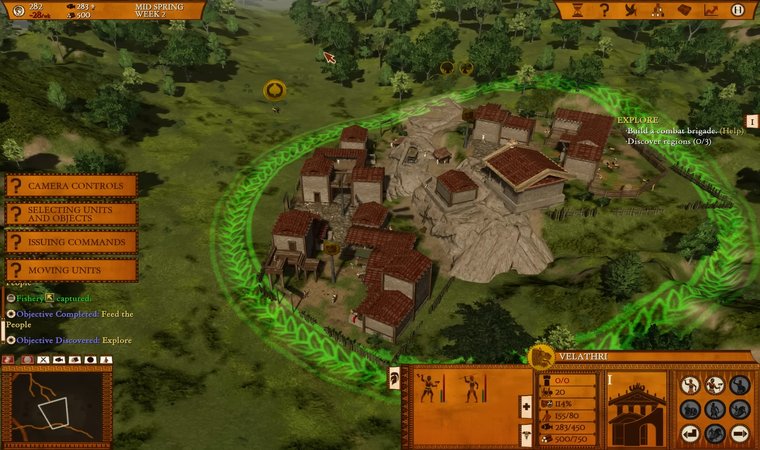Click the plus button in unit panel
The image size is (760, 450).
(526, 407)
